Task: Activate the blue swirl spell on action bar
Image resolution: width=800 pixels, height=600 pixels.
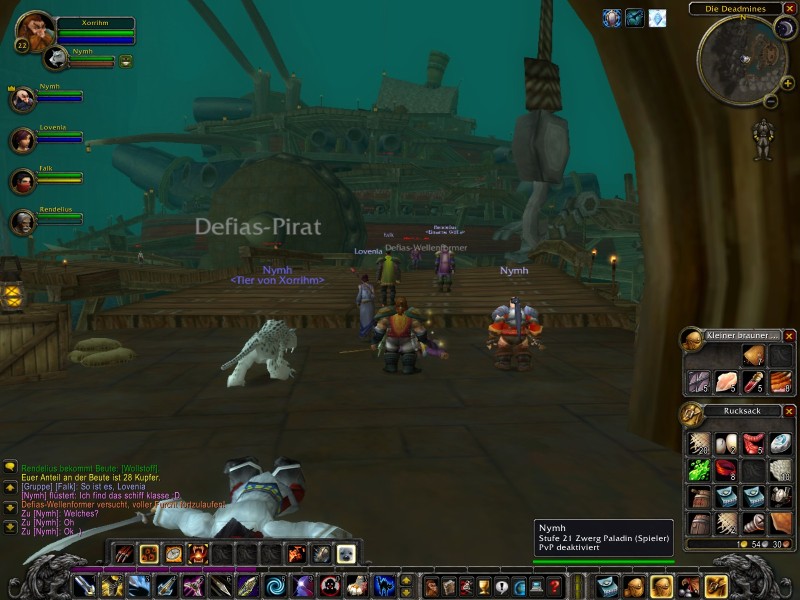Action: pos(274,586)
